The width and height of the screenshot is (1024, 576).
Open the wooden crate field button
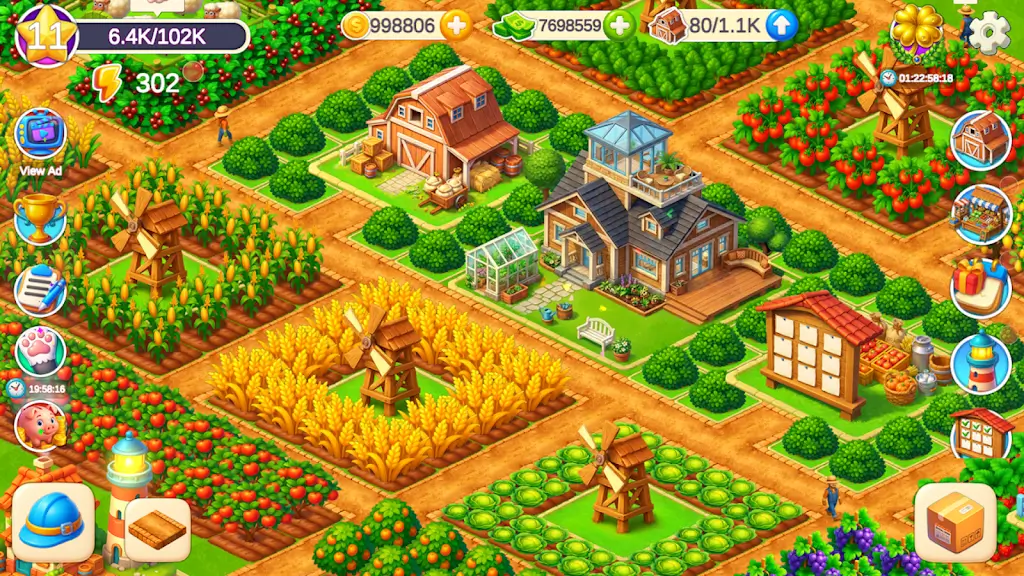[x=157, y=529]
